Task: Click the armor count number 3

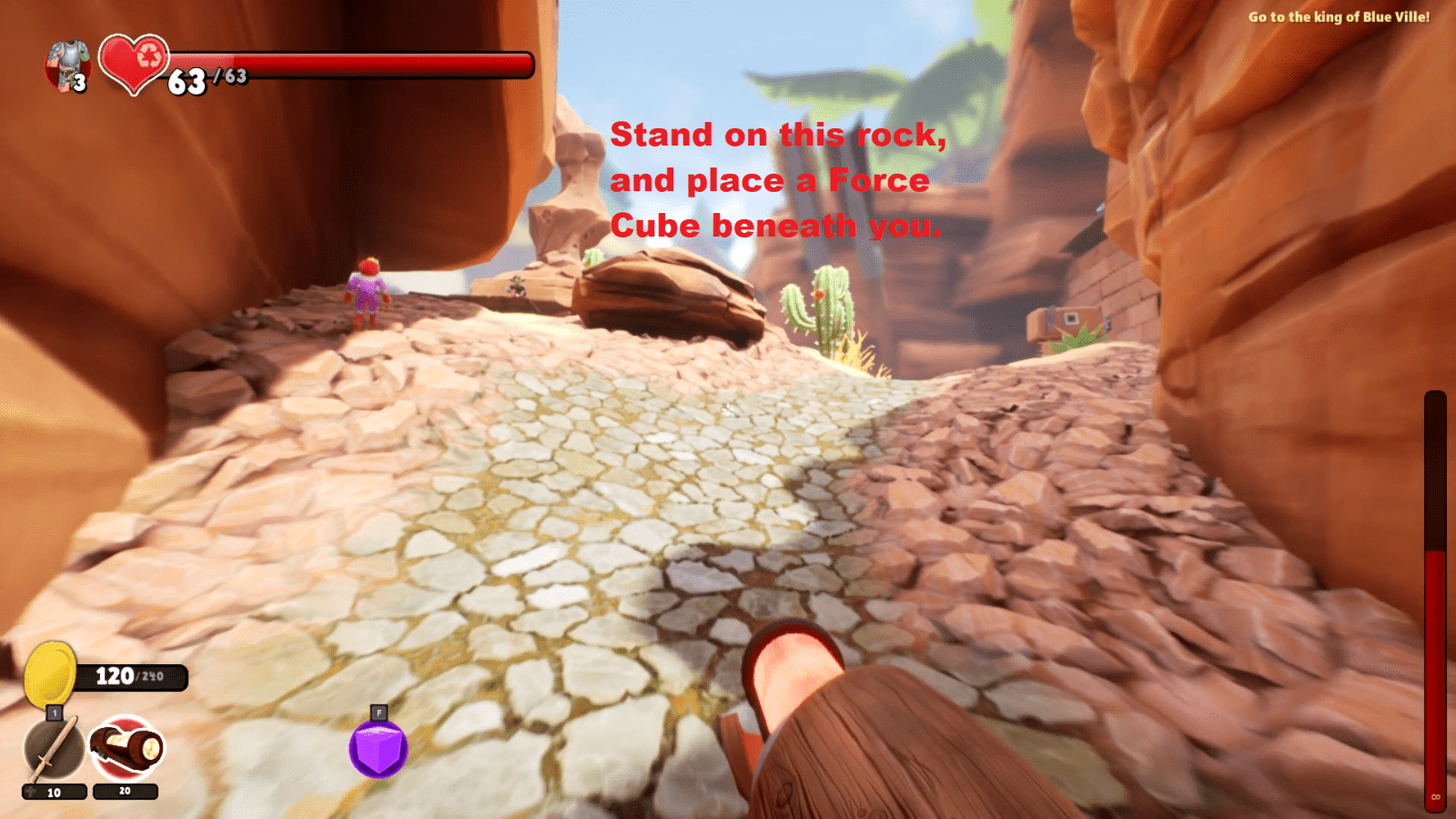Action: click(x=81, y=84)
